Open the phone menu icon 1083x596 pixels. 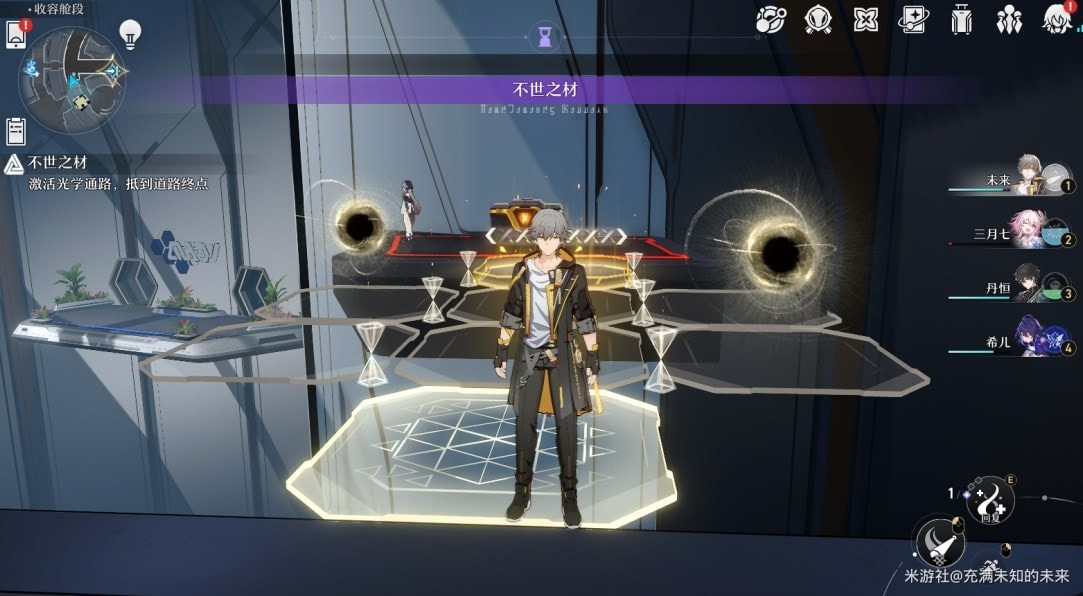(x=16, y=34)
